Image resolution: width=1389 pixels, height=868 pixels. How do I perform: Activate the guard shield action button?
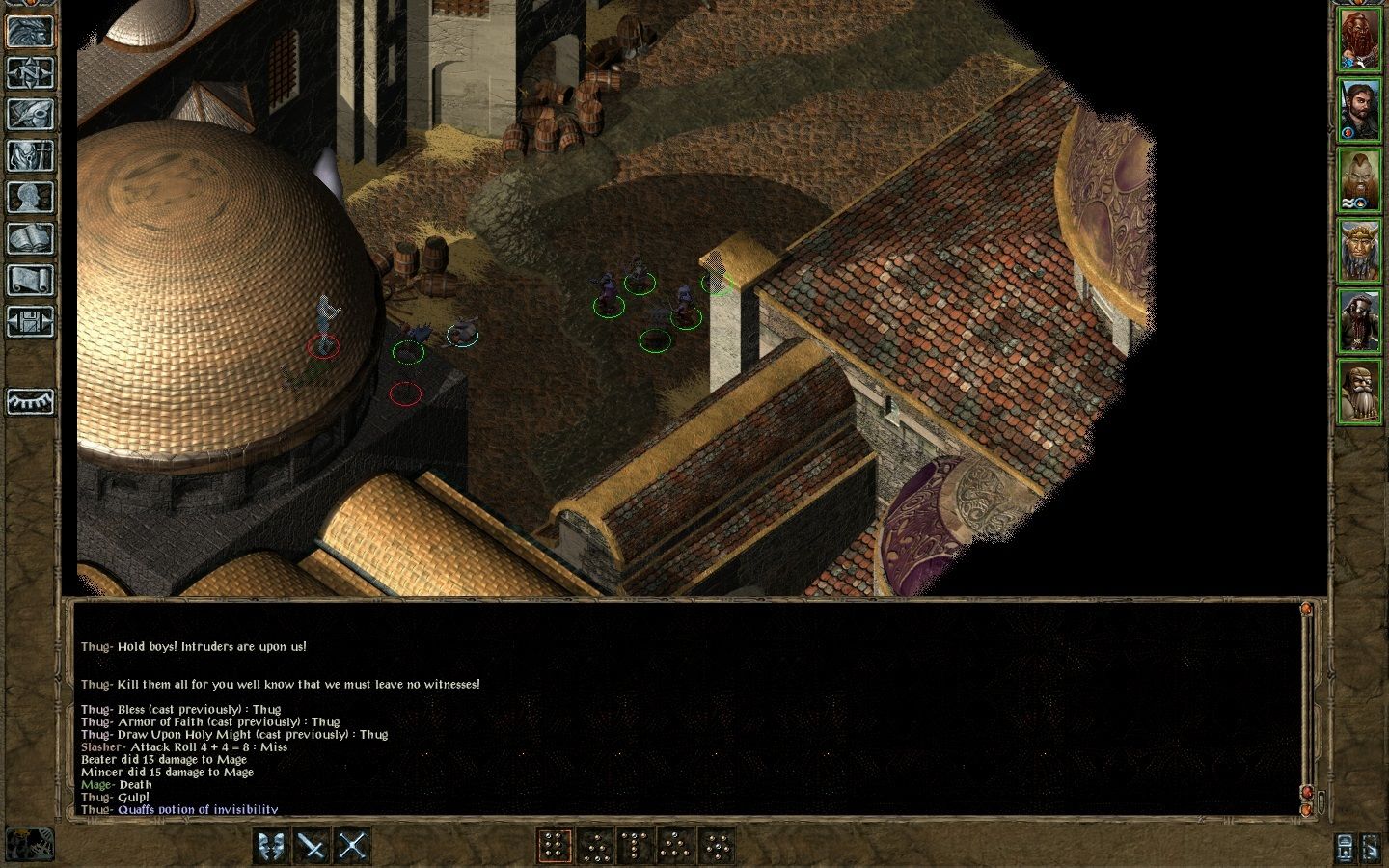tap(271, 846)
